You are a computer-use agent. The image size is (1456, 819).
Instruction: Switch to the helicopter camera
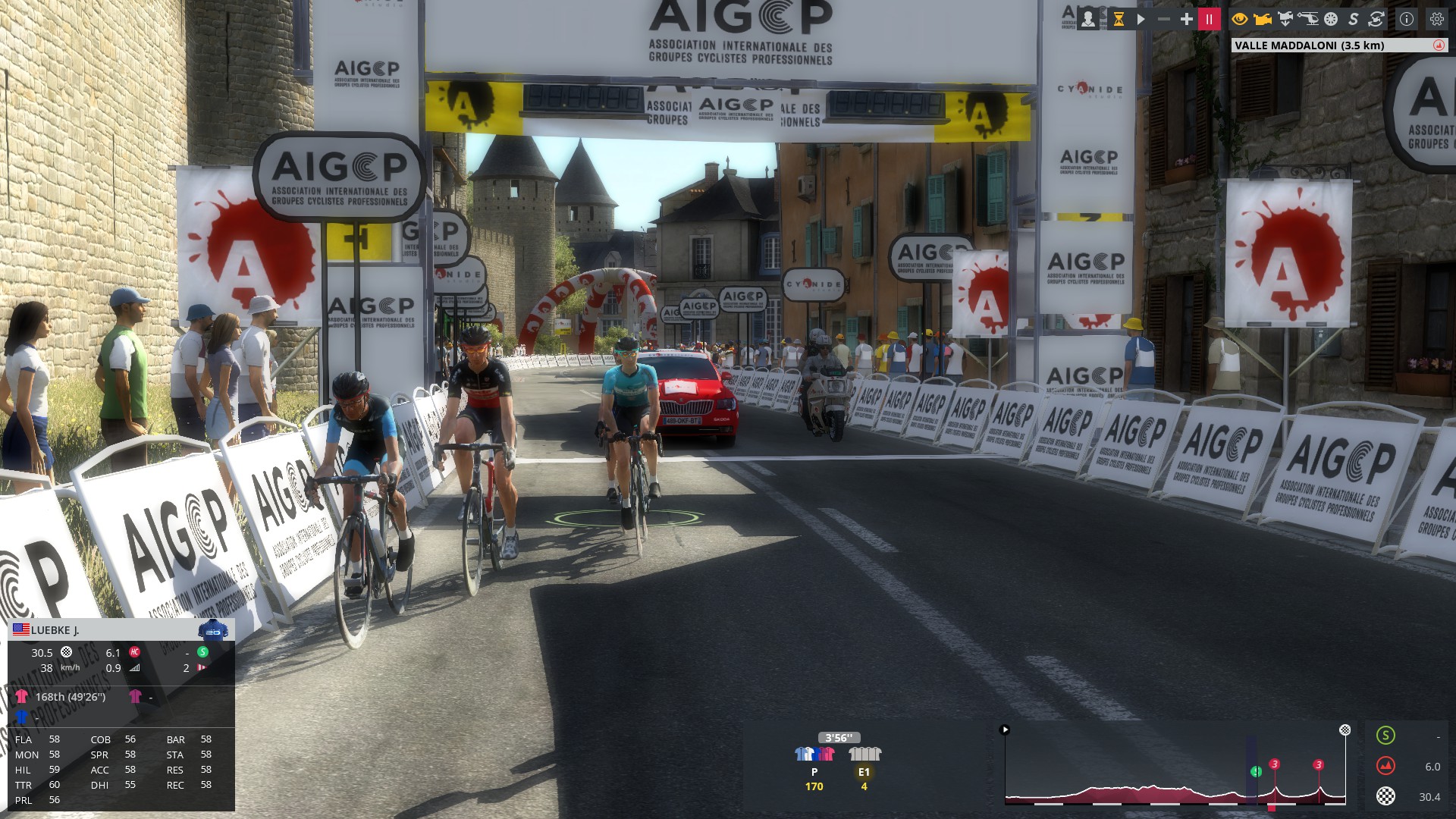pyautogui.click(x=1307, y=20)
